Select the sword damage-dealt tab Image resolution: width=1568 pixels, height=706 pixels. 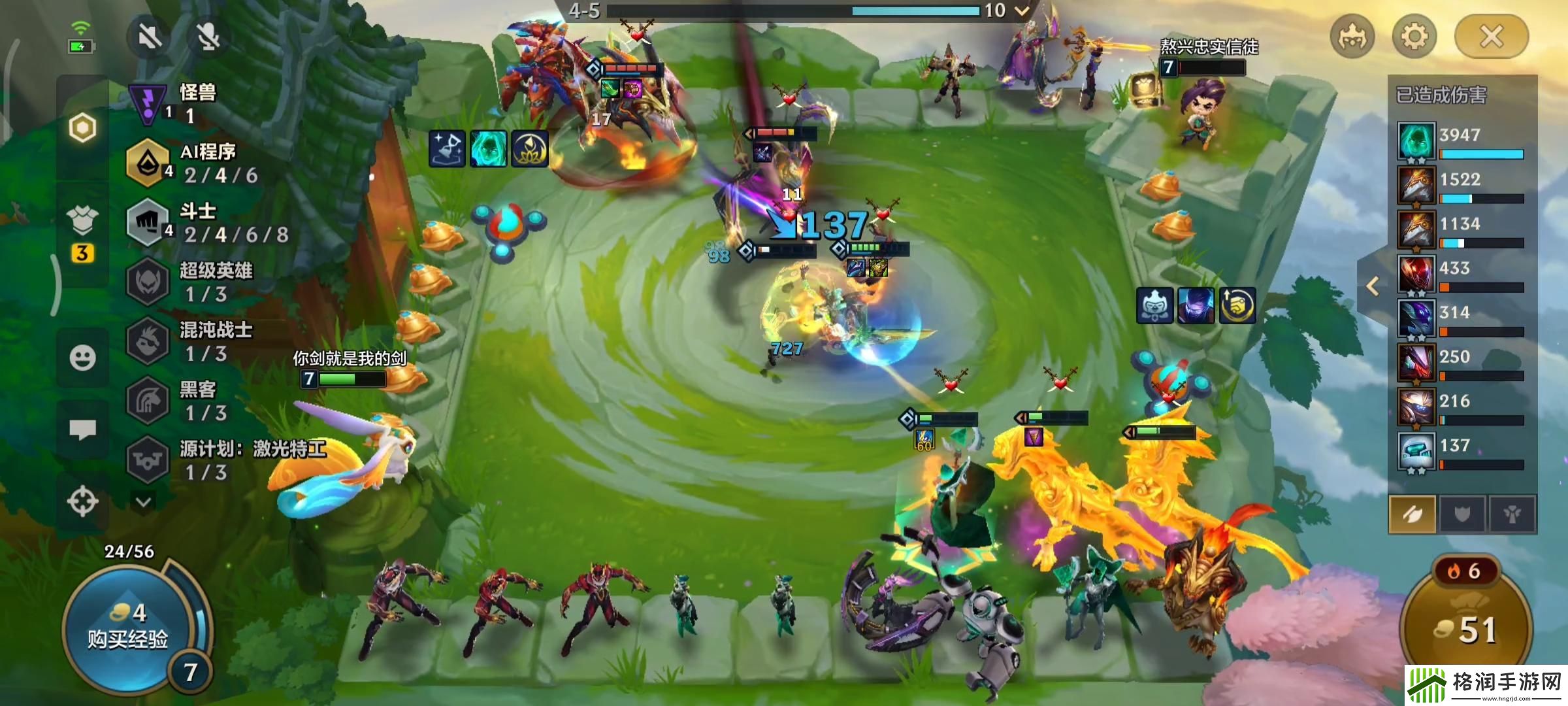pos(1412,515)
